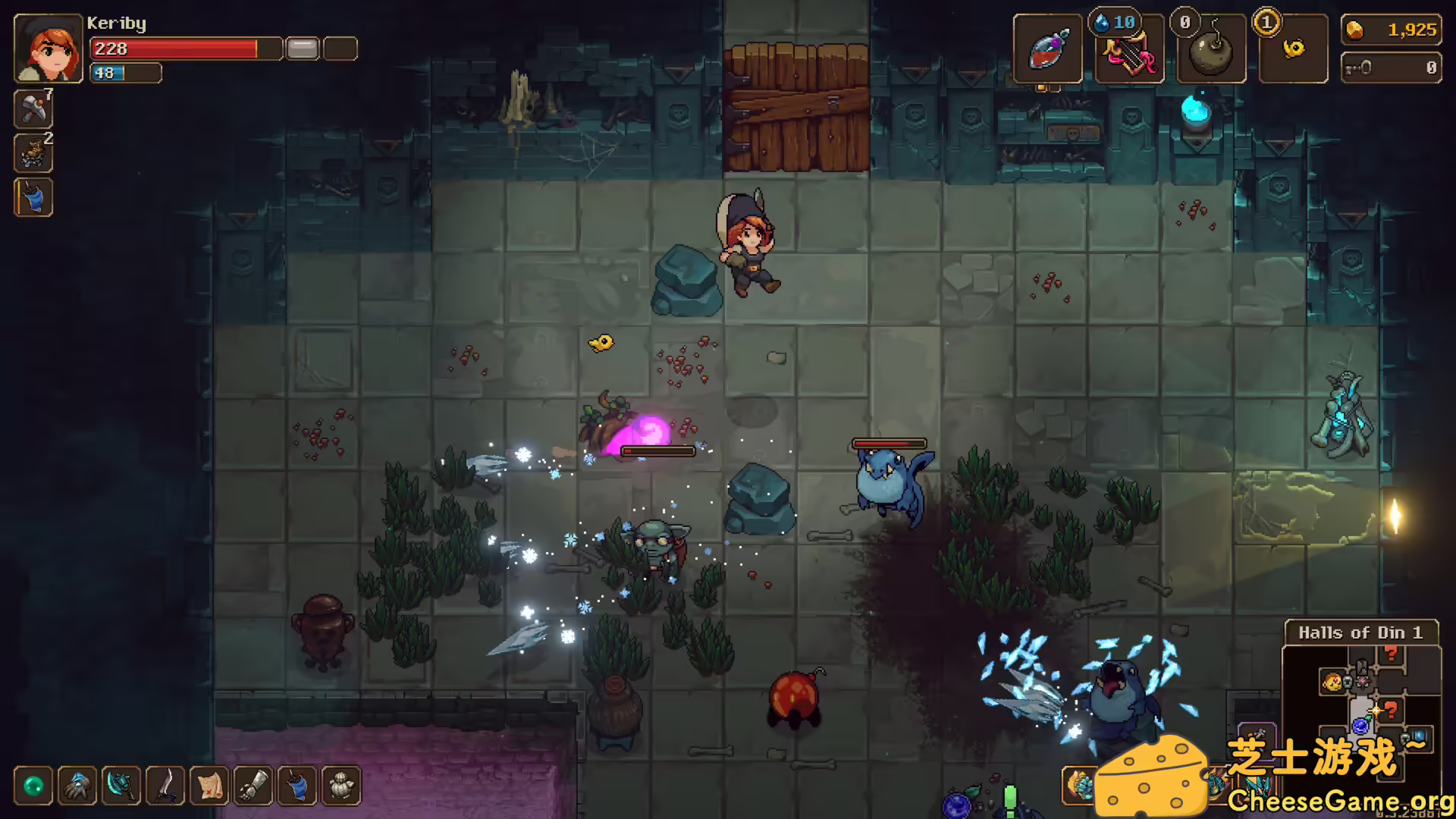Click Keriby's character portrait
Viewport: 1456px width, 819px height.
coord(49,49)
